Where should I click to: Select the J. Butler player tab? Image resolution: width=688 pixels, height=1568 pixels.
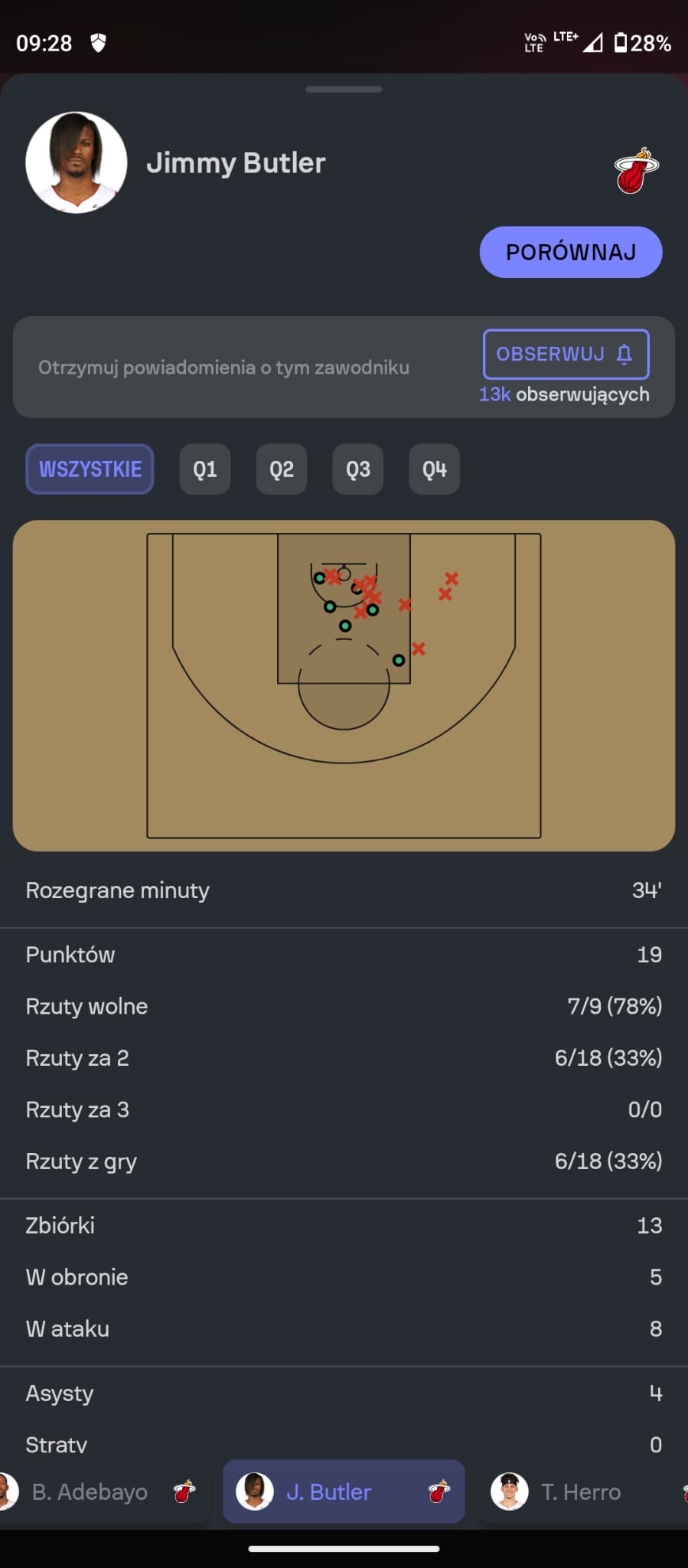pos(344,1491)
